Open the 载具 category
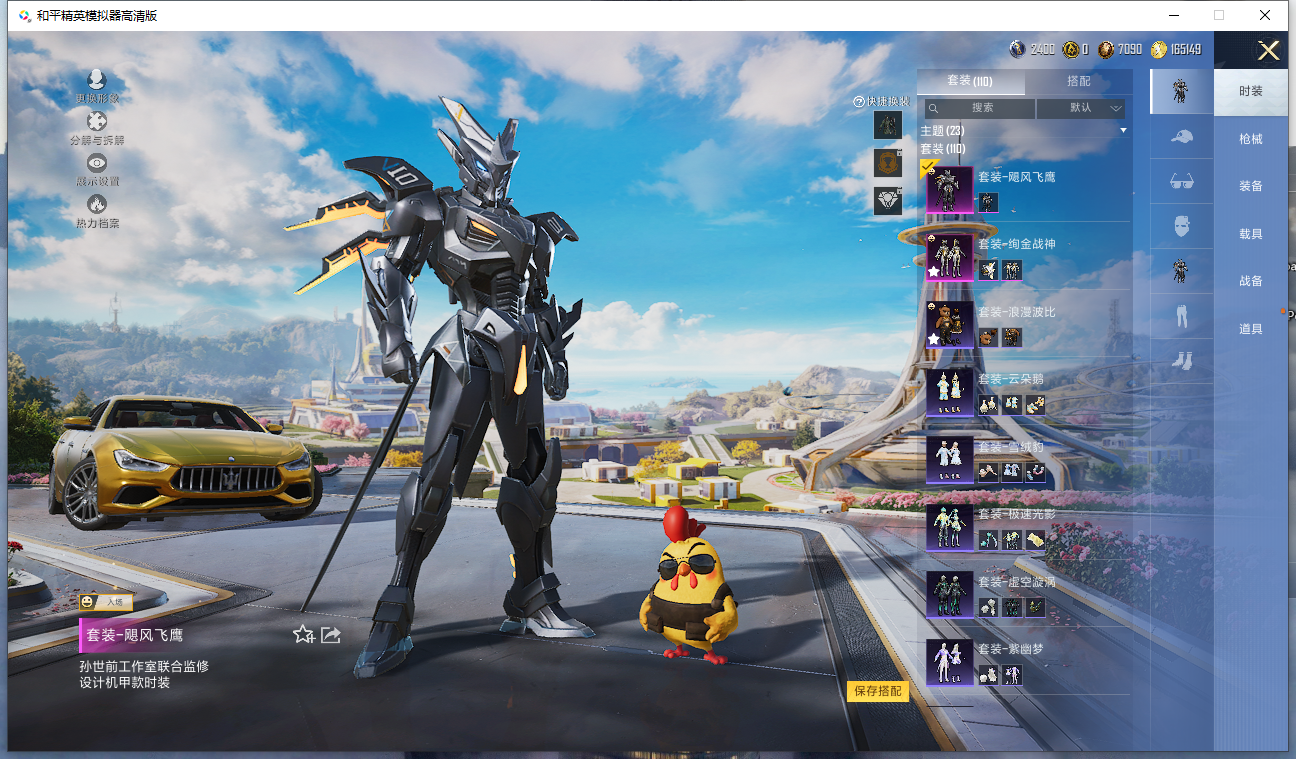This screenshot has width=1296, height=759. tap(1250, 234)
